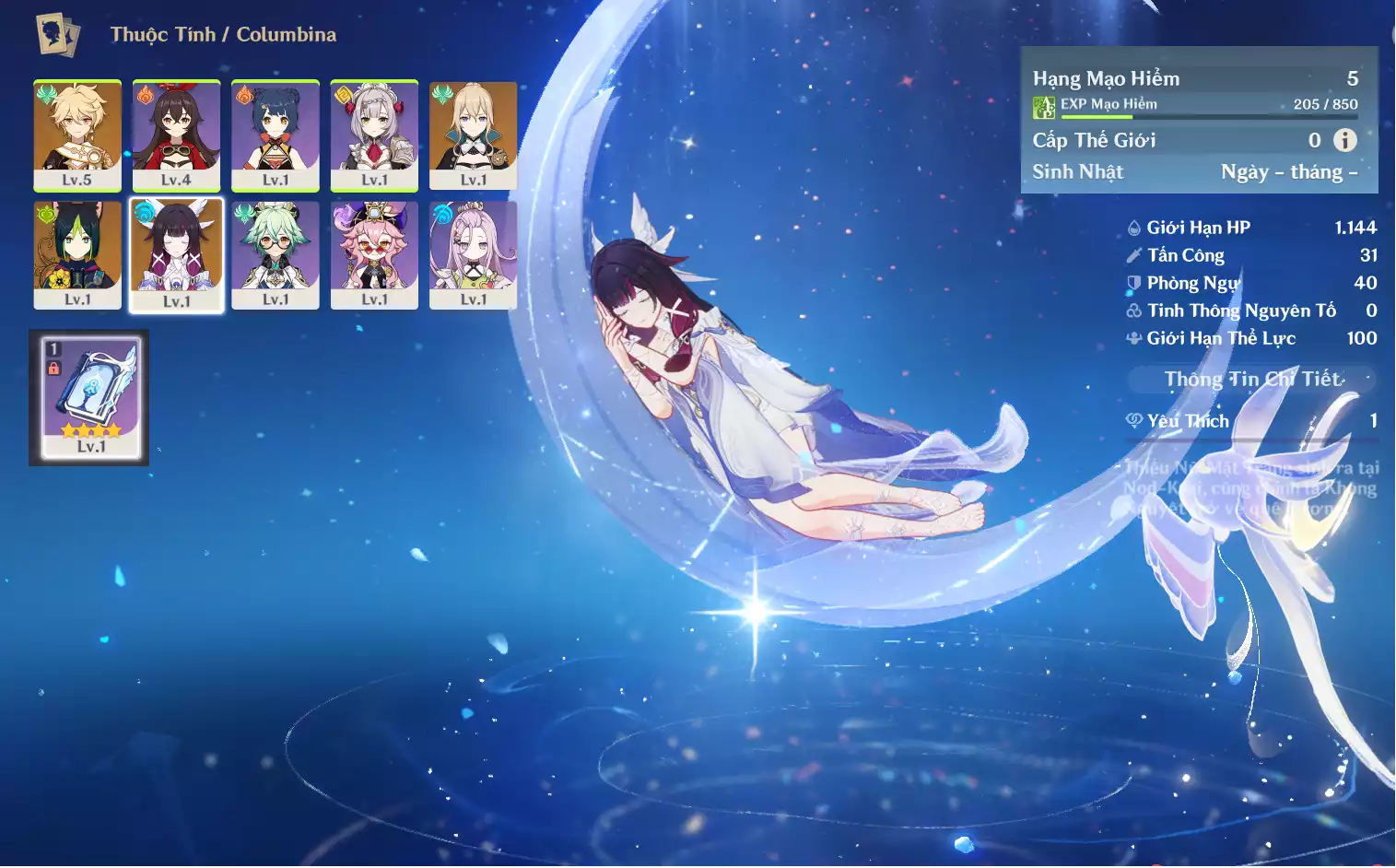Image resolution: width=1396 pixels, height=868 pixels.
Task: Select the Lv.5 Aether character portrait
Action: 77,135
